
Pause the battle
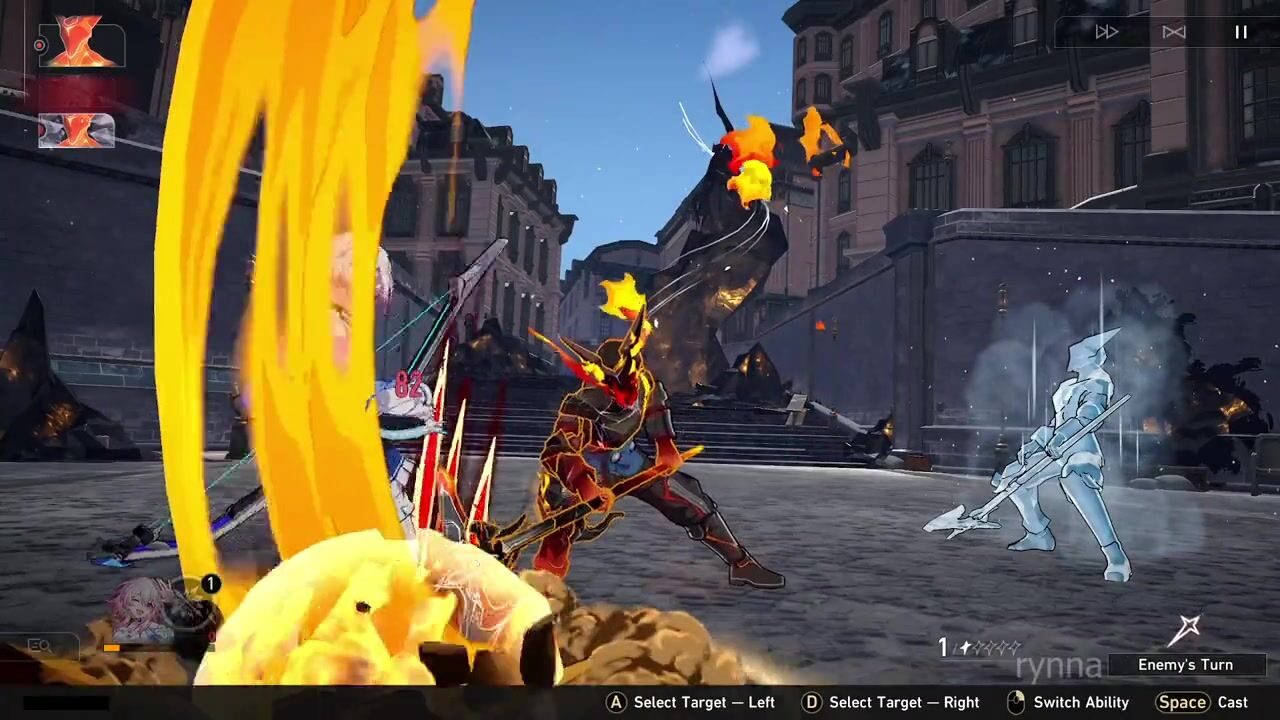(1240, 32)
